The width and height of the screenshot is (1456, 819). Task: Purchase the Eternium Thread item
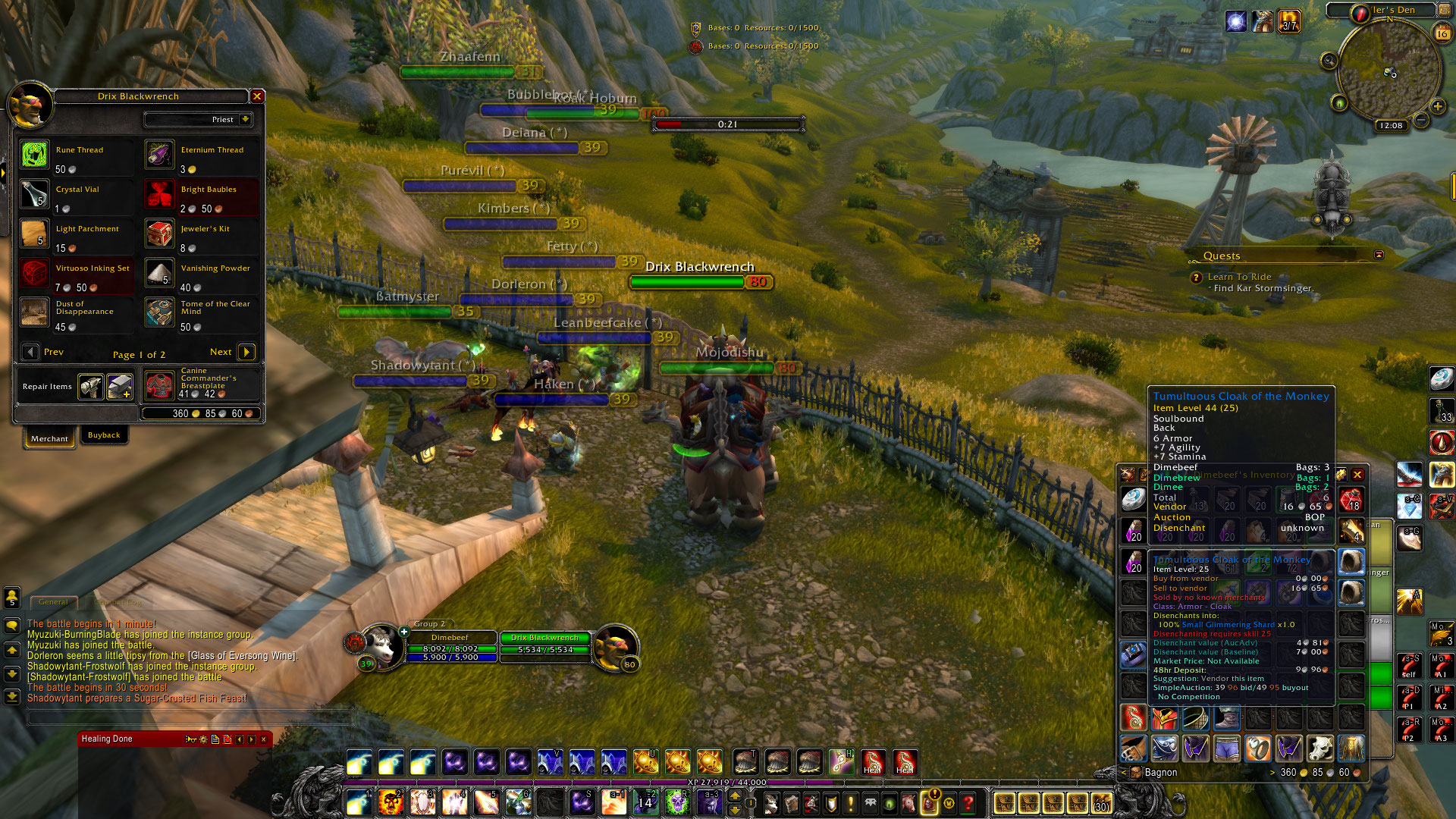coord(160,155)
